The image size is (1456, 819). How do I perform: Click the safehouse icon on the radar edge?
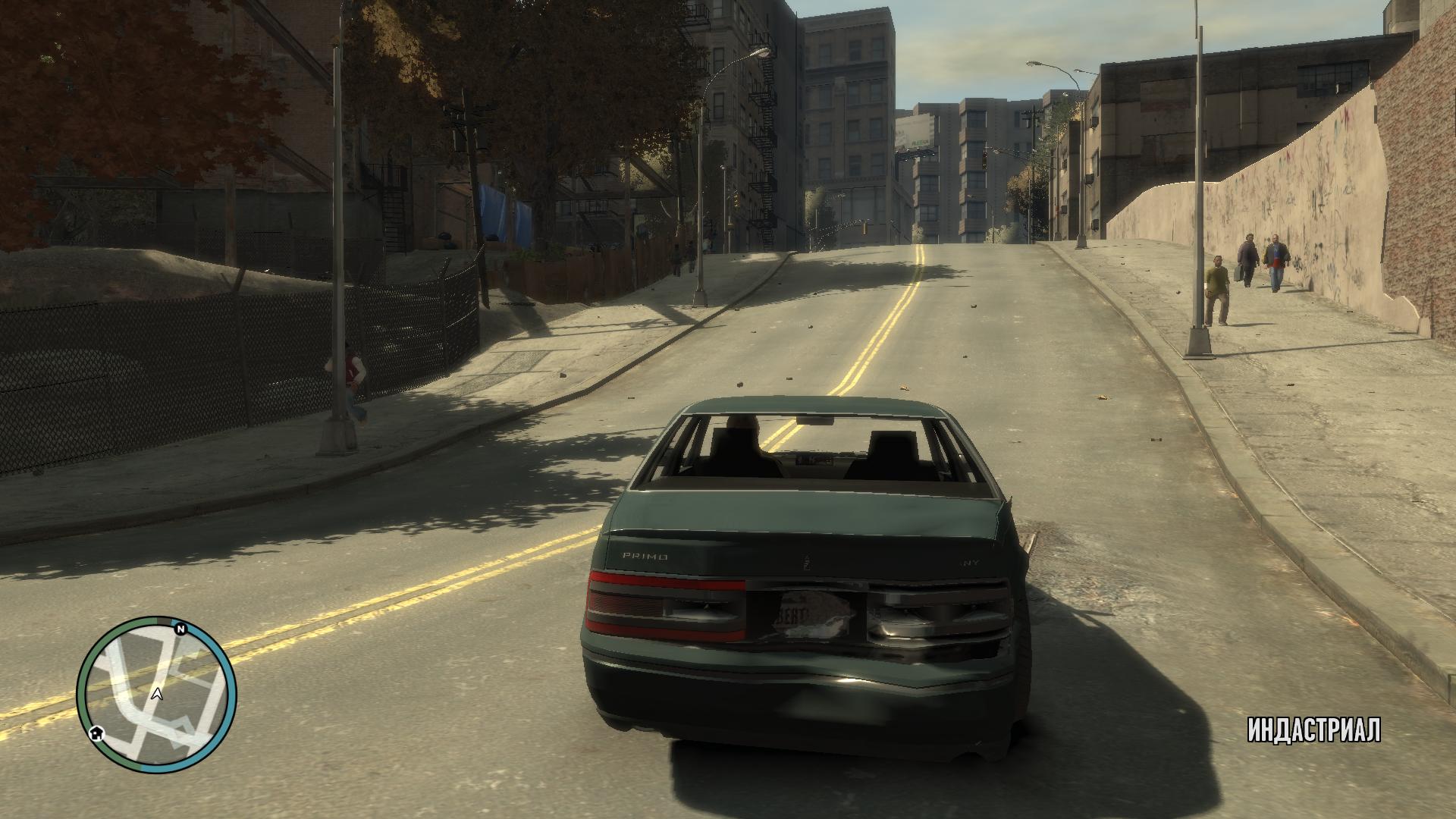(x=96, y=733)
